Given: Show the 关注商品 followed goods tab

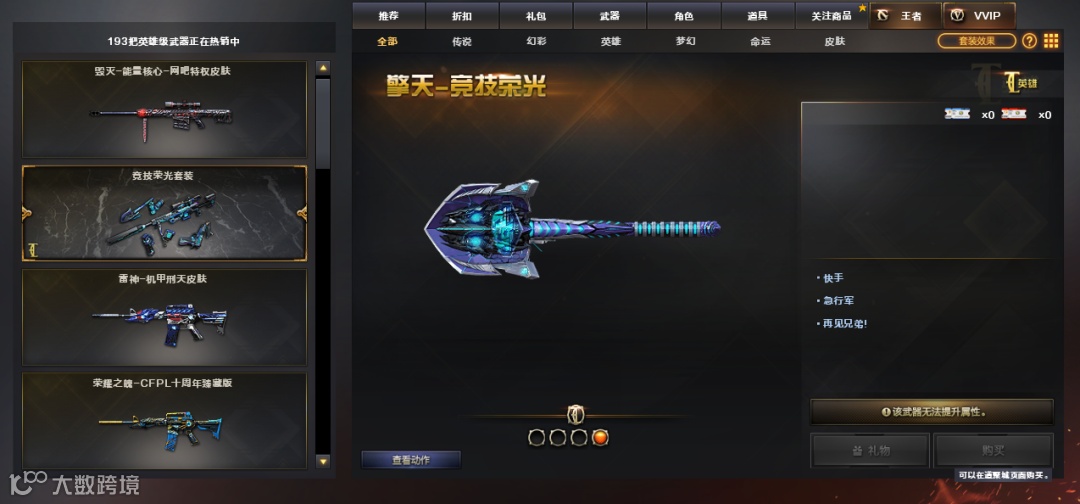Looking at the screenshot, I should tap(830, 16).
